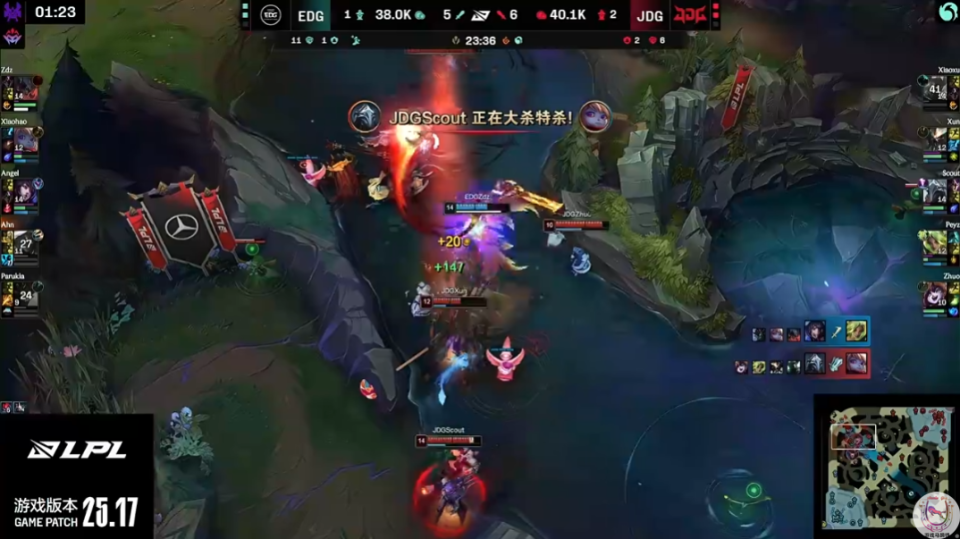Choose Zhuo's champion portrait
Viewport: 960px width, 539px height.
point(936,295)
